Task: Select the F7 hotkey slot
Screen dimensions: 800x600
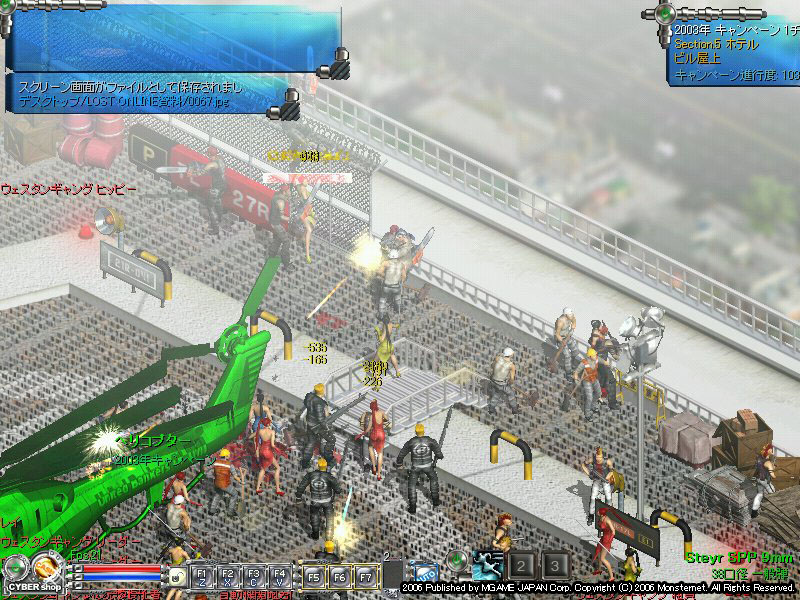Action: click(x=365, y=577)
